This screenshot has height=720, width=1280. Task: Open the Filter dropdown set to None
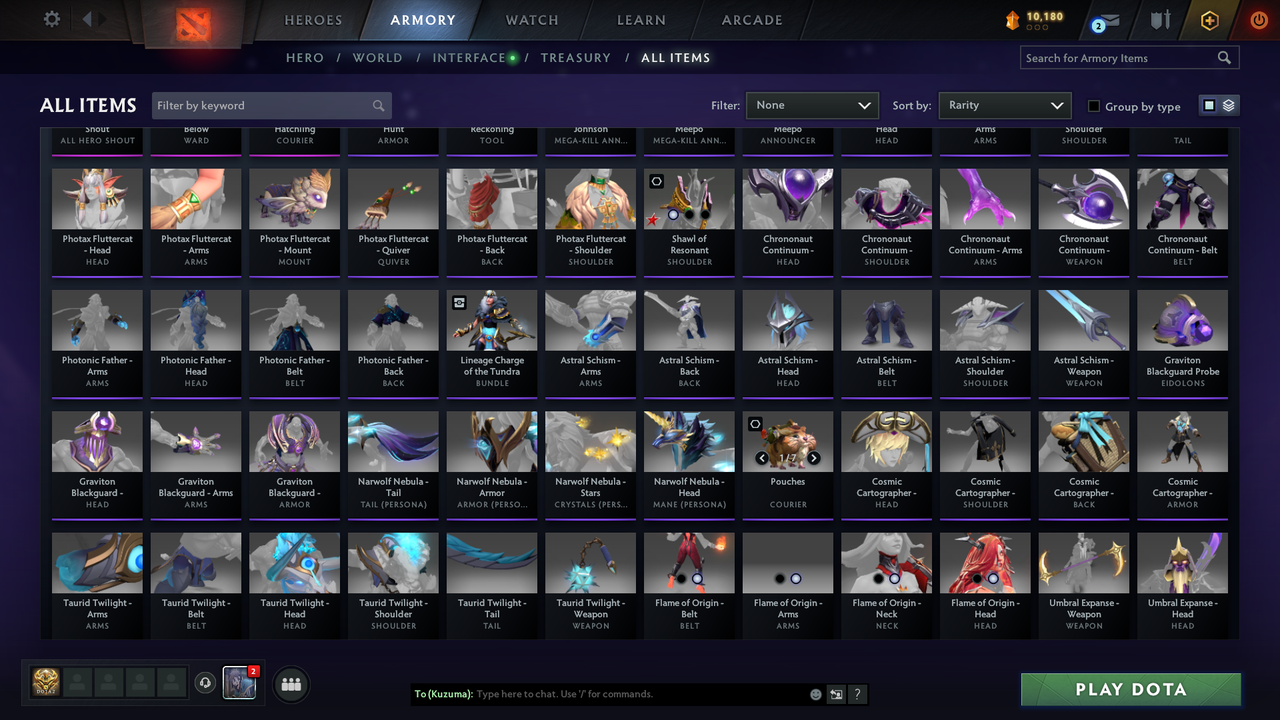tap(812, 104)
